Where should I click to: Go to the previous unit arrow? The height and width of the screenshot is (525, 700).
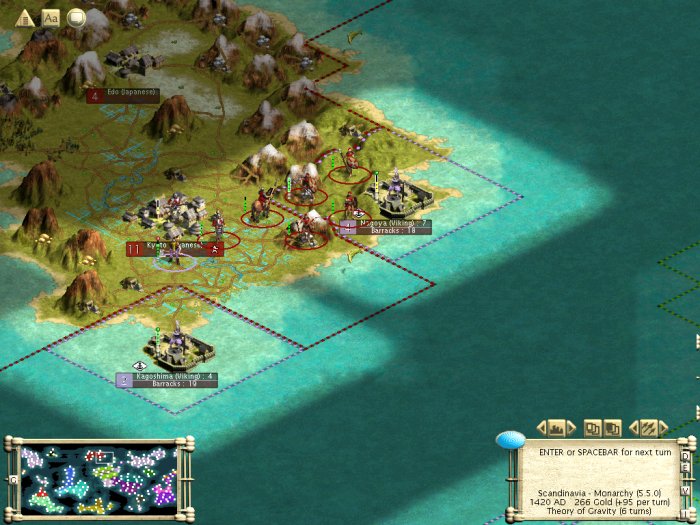tap(634, 427)
